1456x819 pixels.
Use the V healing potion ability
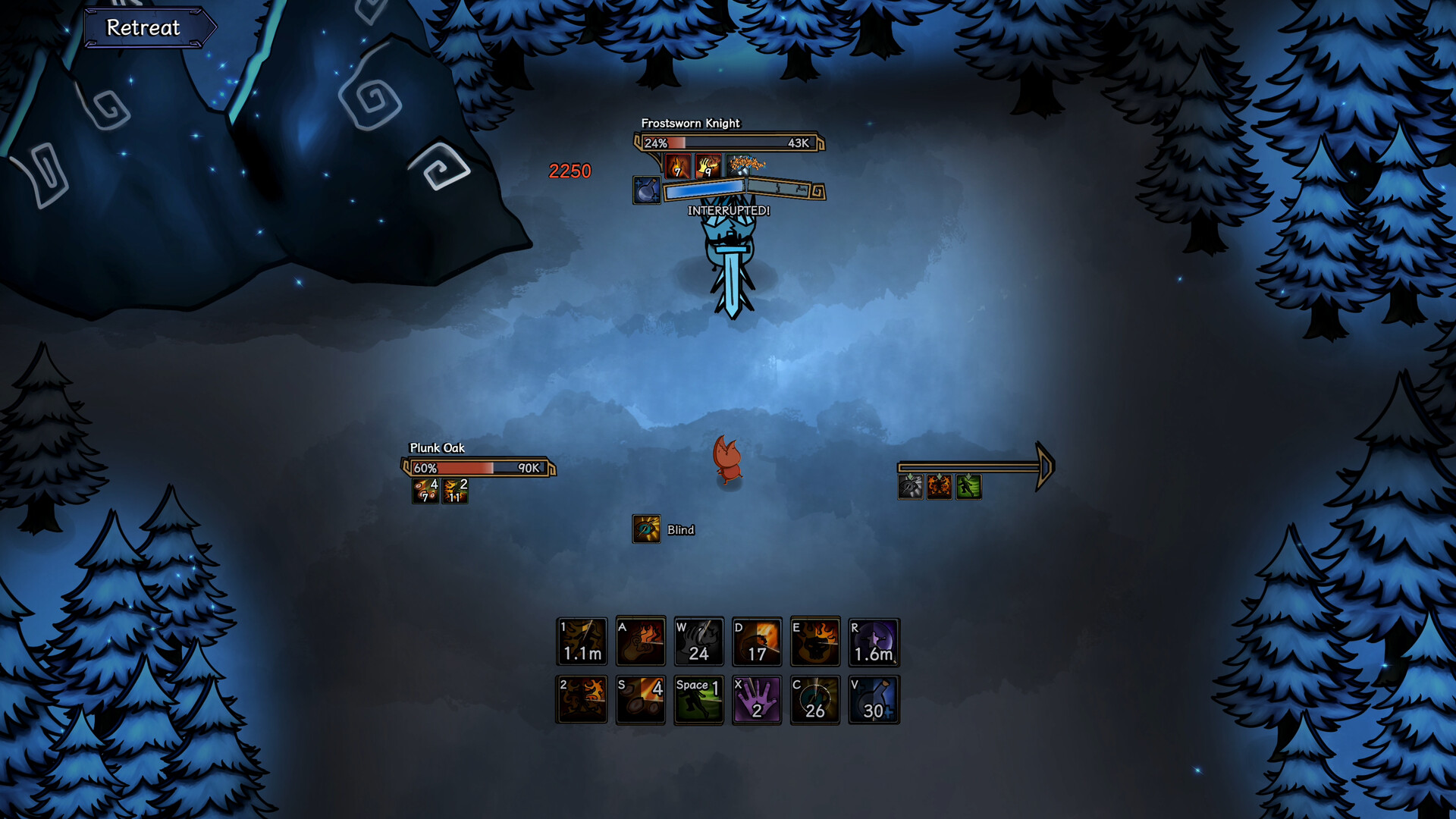pos(874,698)
